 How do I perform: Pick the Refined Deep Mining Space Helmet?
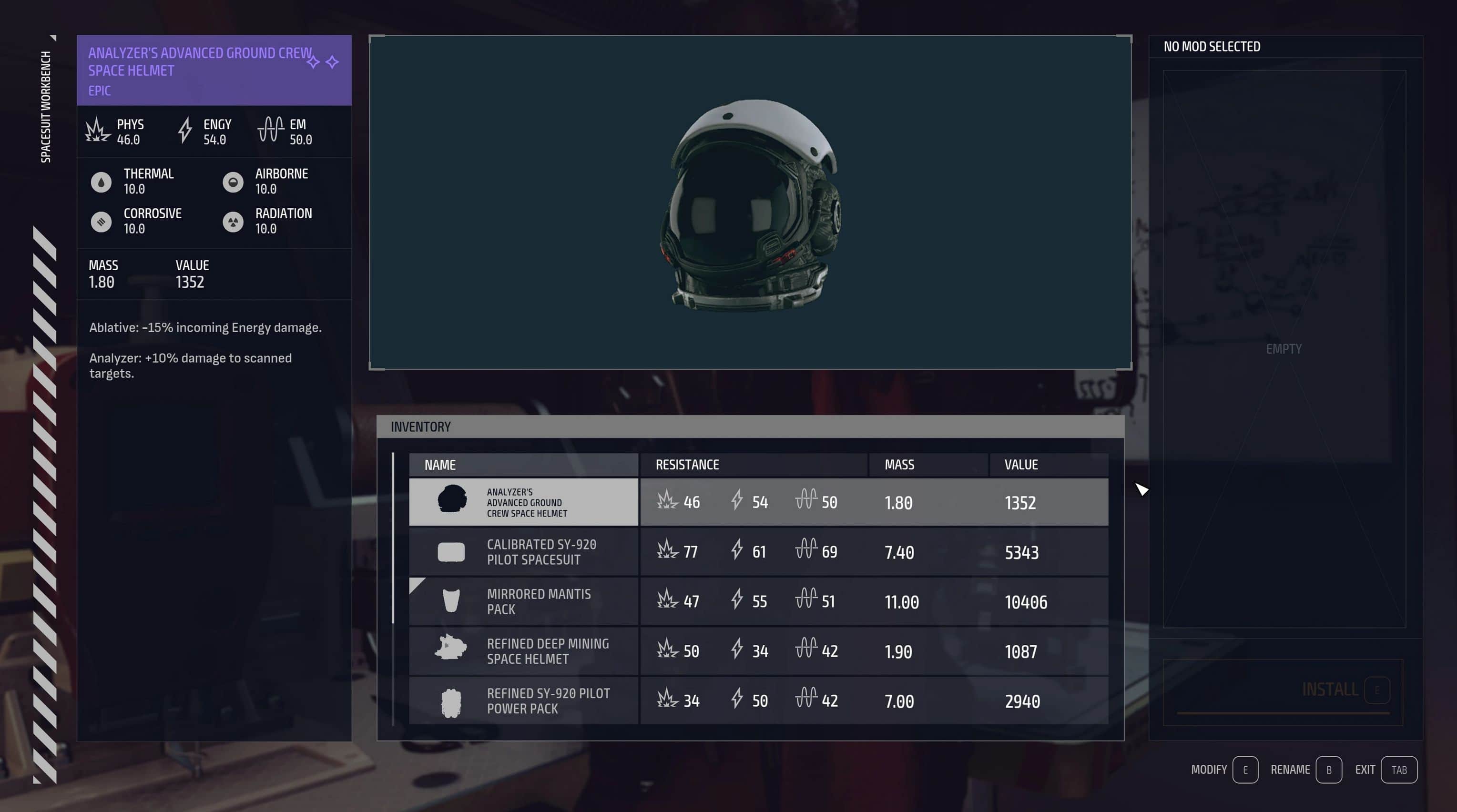[x=758, y=651]
